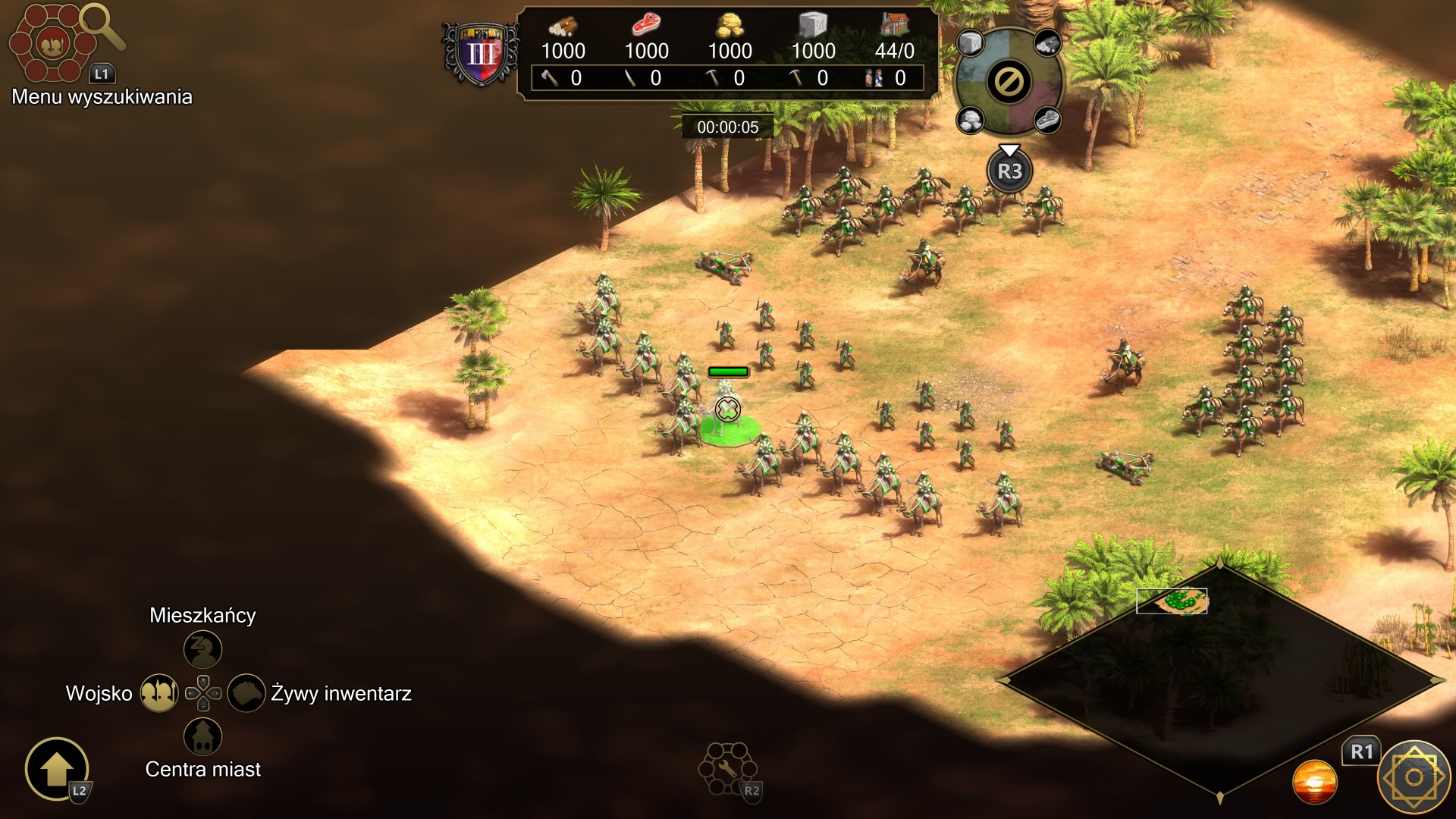Click the sunset icon beside the minimap
The height and width of the screenshot is (819, 1456).
(x=1314, y=782)
